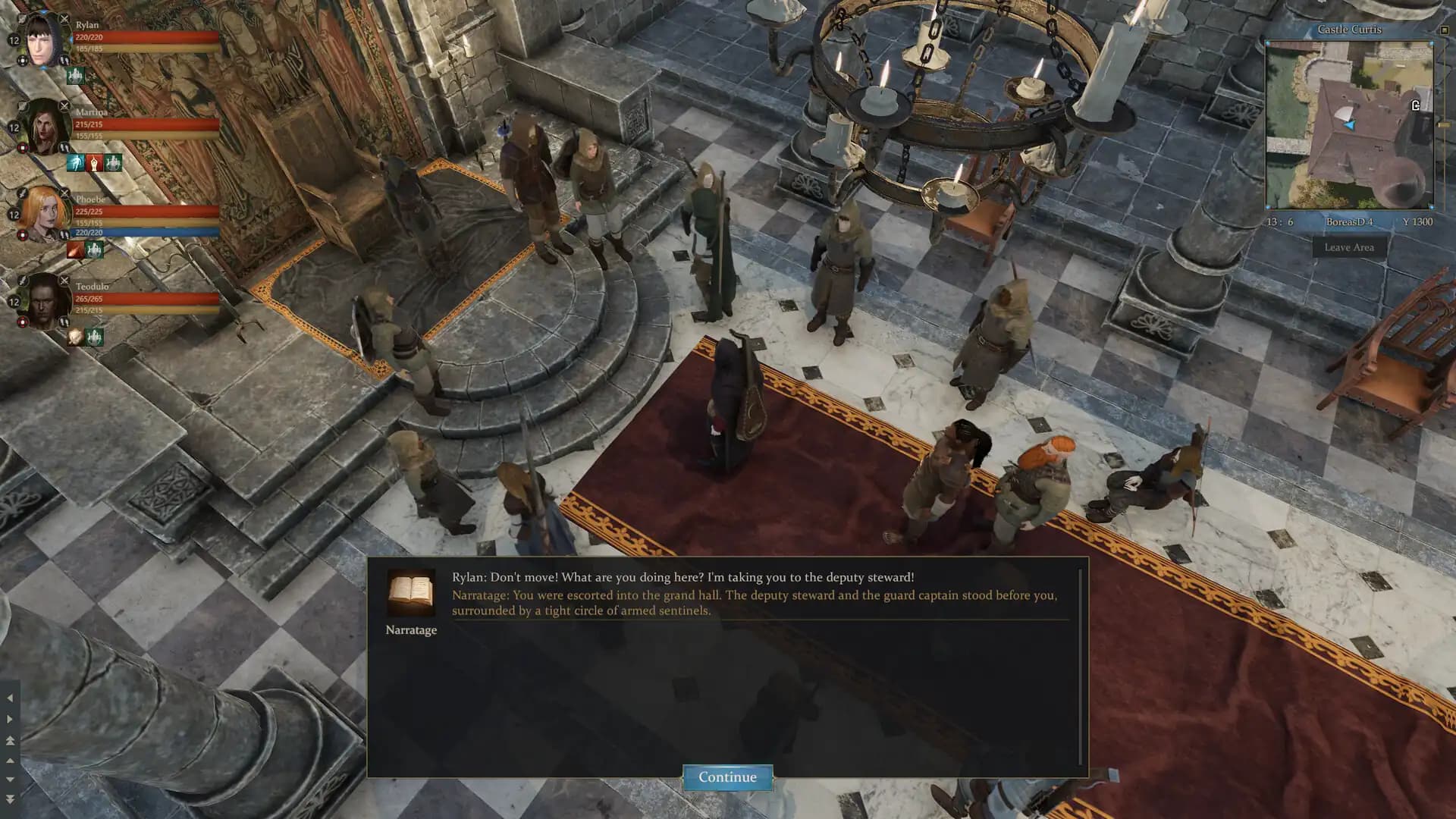The height and width of the screenshot is (819, 1456).
Task: Click the Leave Area button below the minimap
Action: click(x=1349, y=247)
